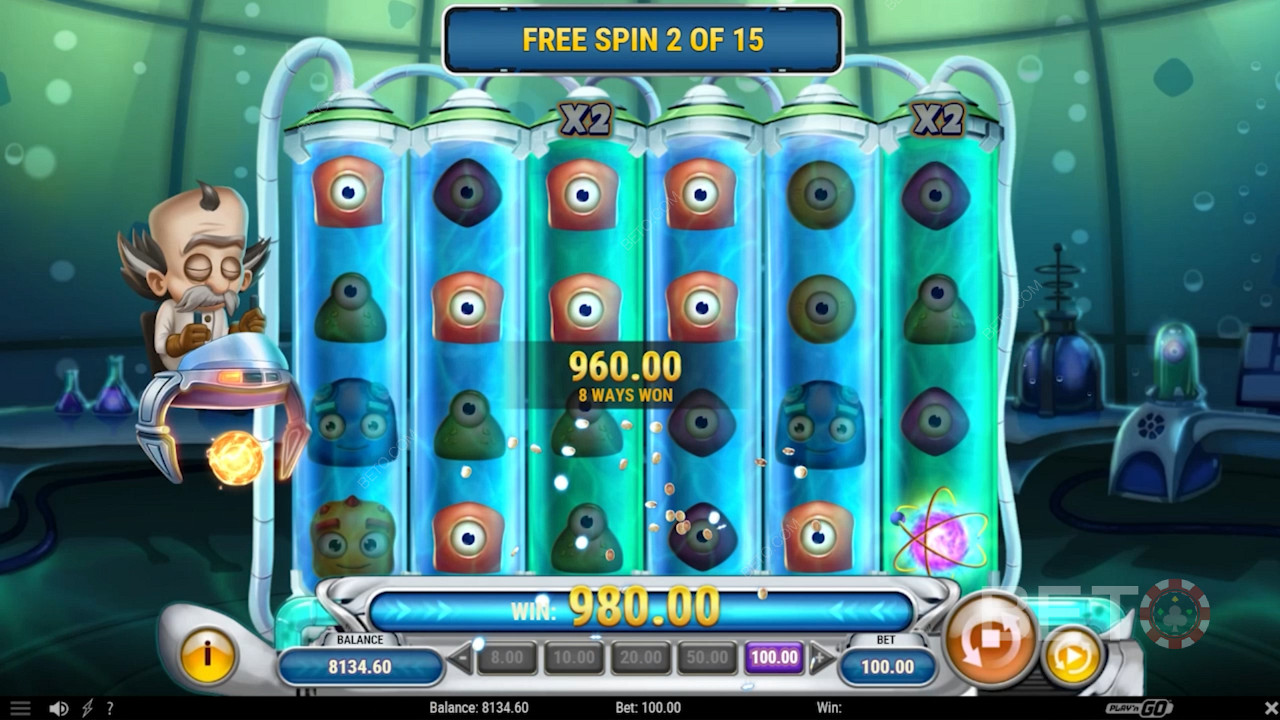
Task: Pick the 50.00 bet option
Action: coord(708,657)
